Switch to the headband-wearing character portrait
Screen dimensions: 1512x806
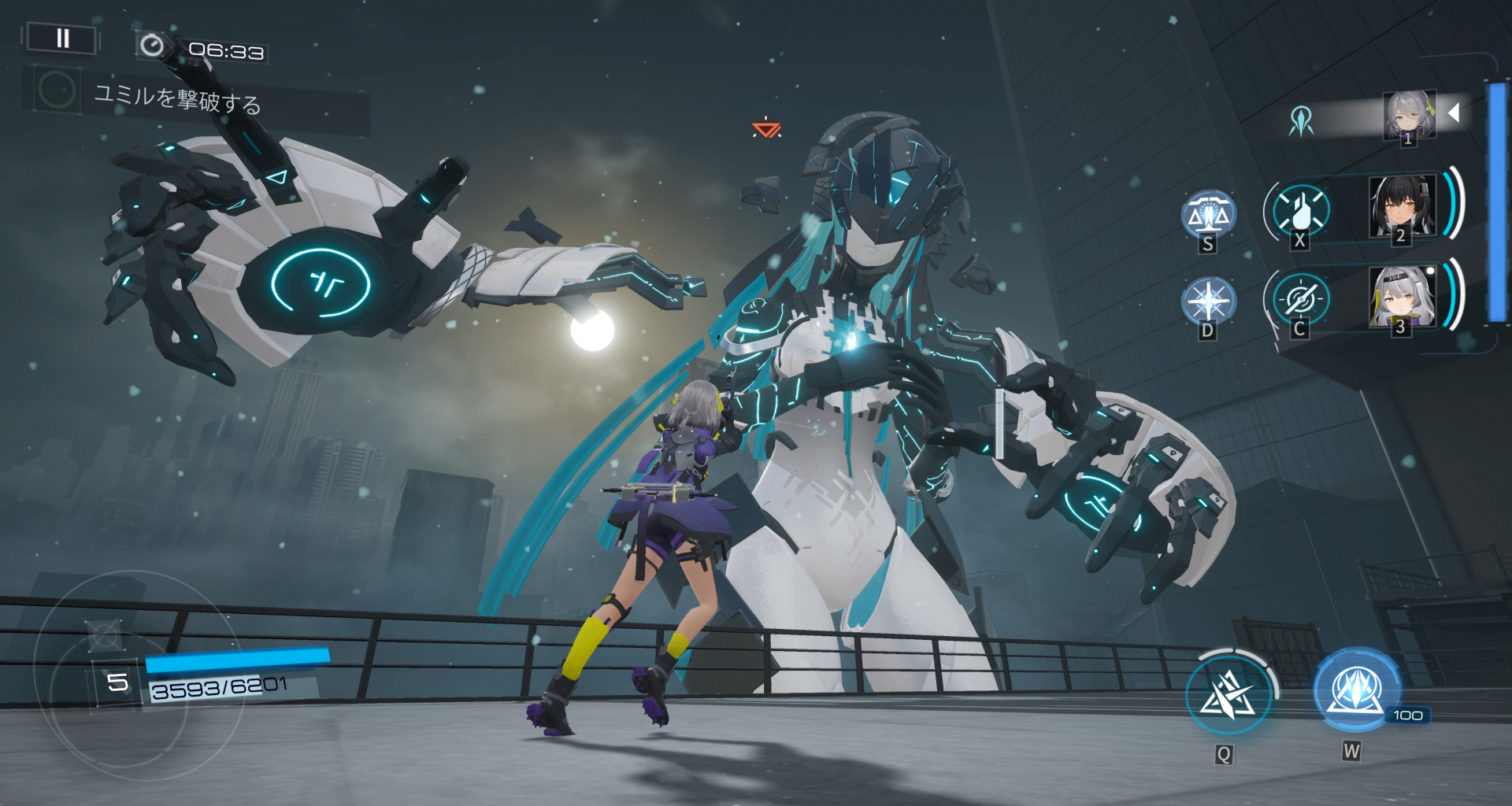point(1403,296)
